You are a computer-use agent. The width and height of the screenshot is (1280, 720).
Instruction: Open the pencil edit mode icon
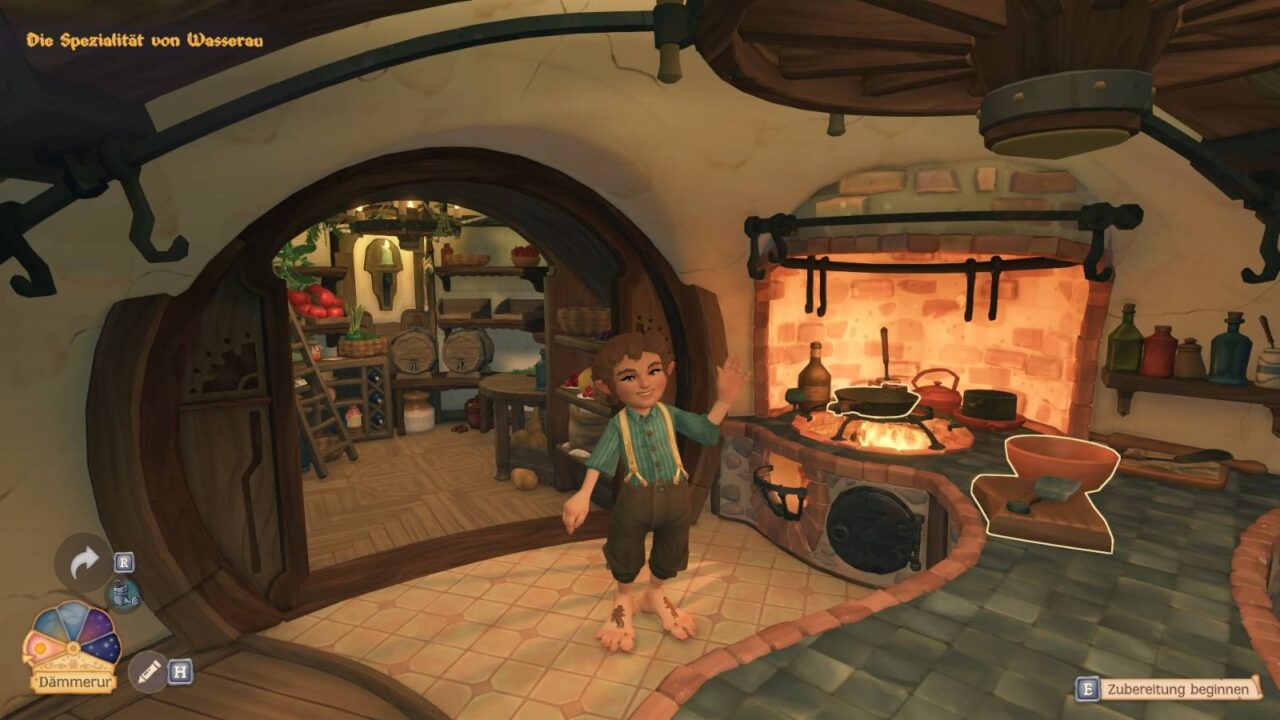coord(148,671)
